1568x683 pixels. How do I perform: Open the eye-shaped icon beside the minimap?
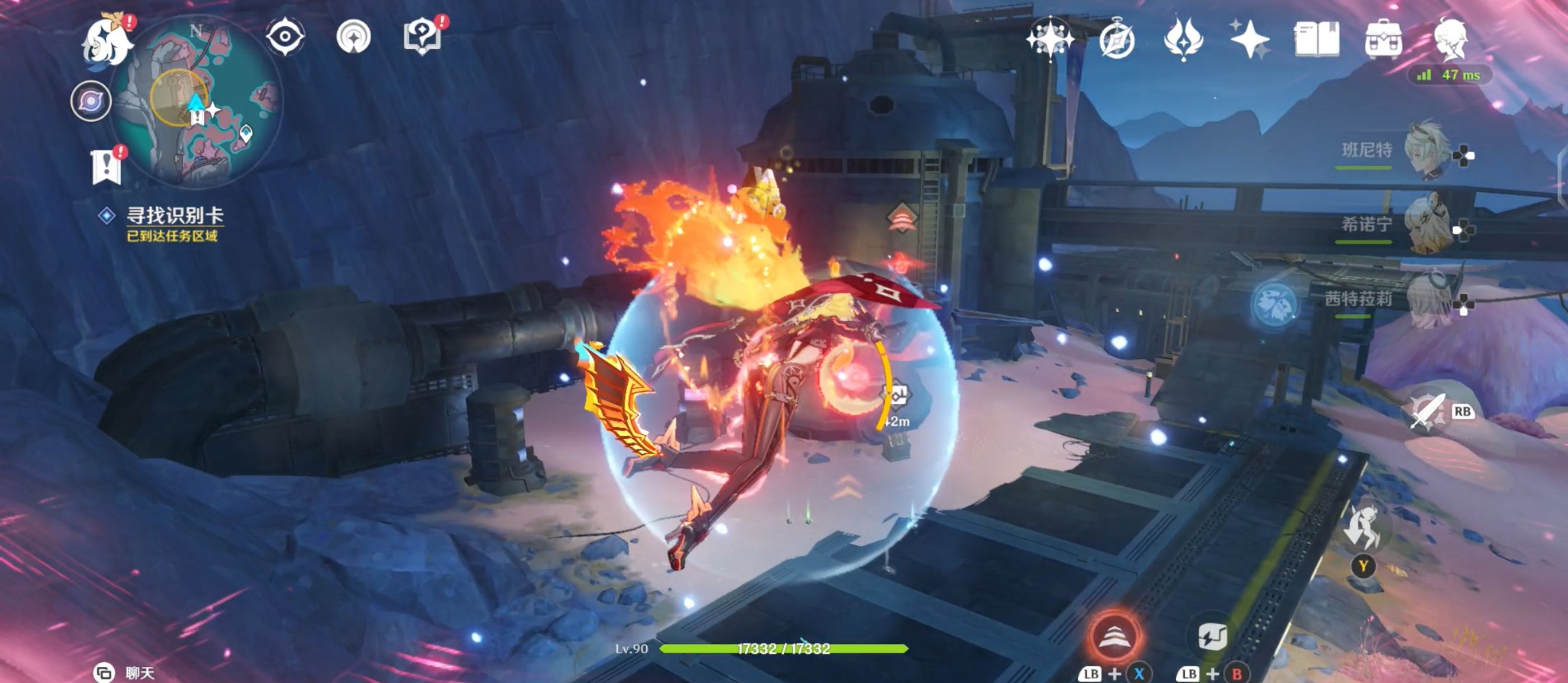click(285, 36)
